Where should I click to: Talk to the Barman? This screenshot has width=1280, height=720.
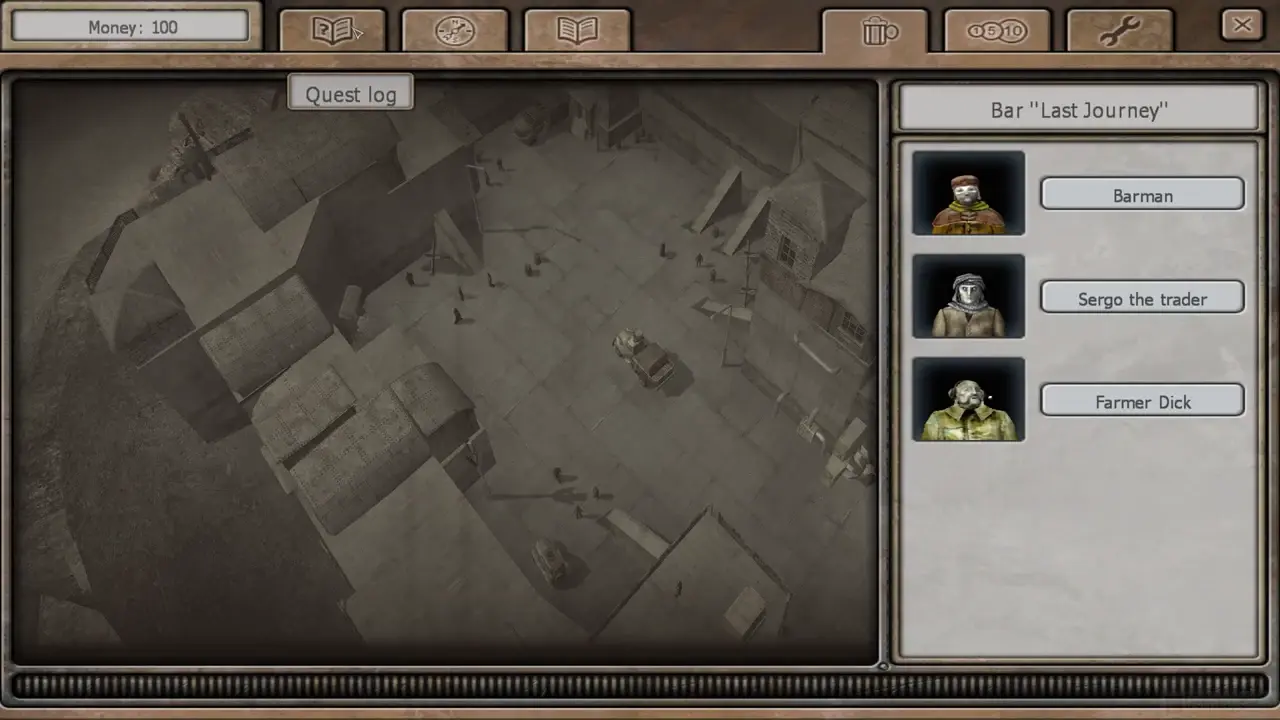click(1142, 195)
